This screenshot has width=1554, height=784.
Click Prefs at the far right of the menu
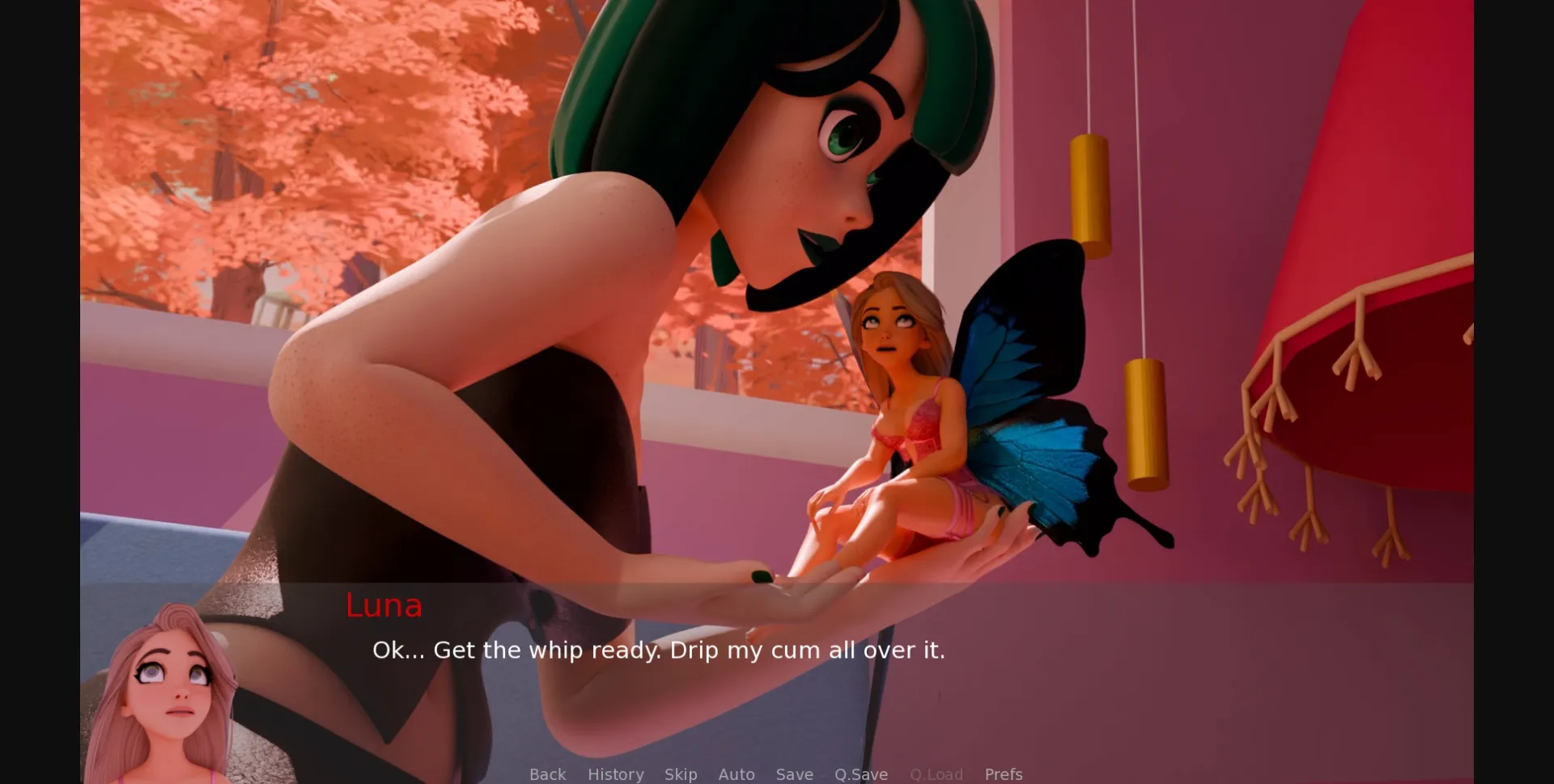1004,774
